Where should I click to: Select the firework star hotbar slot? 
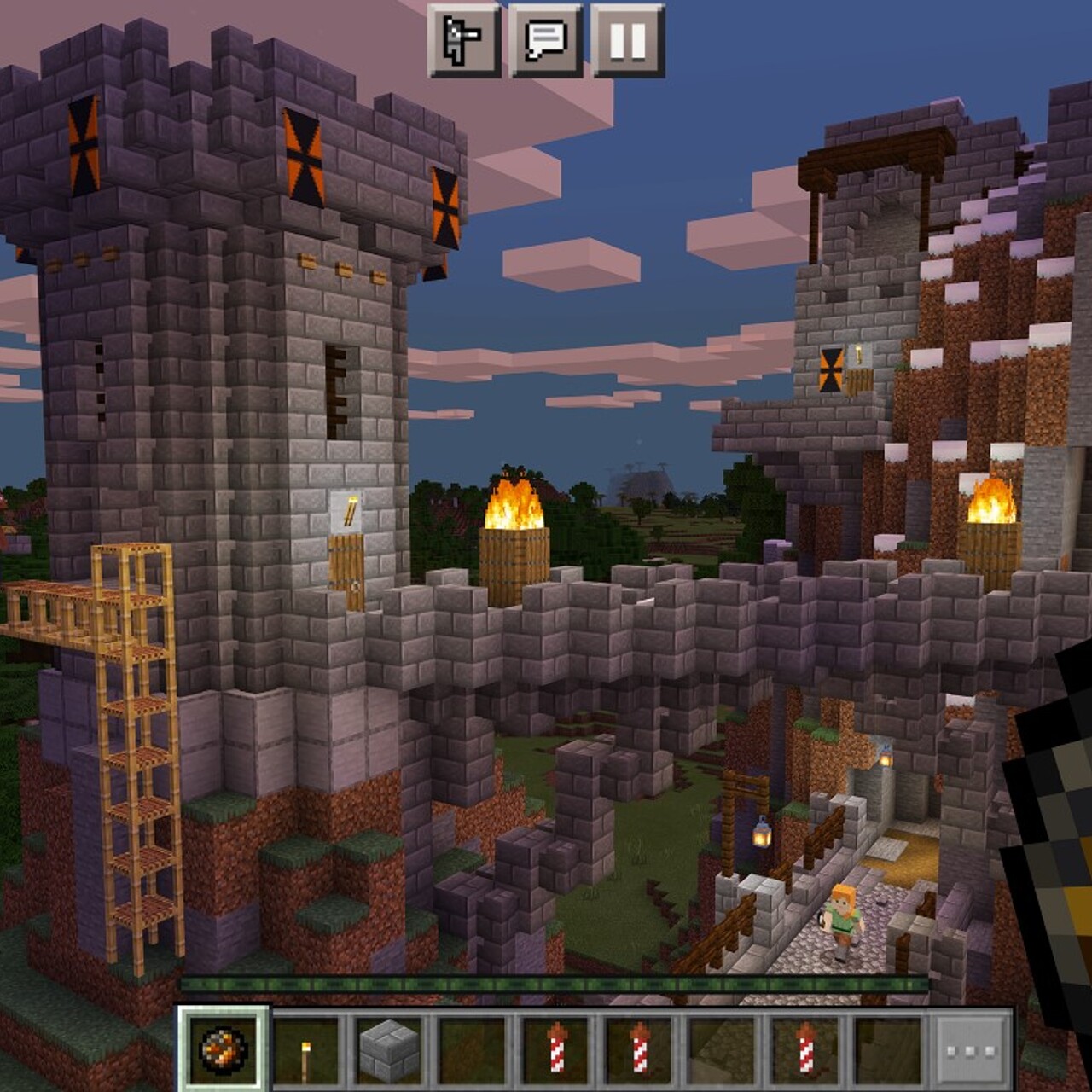click(x=224, y=1048)
